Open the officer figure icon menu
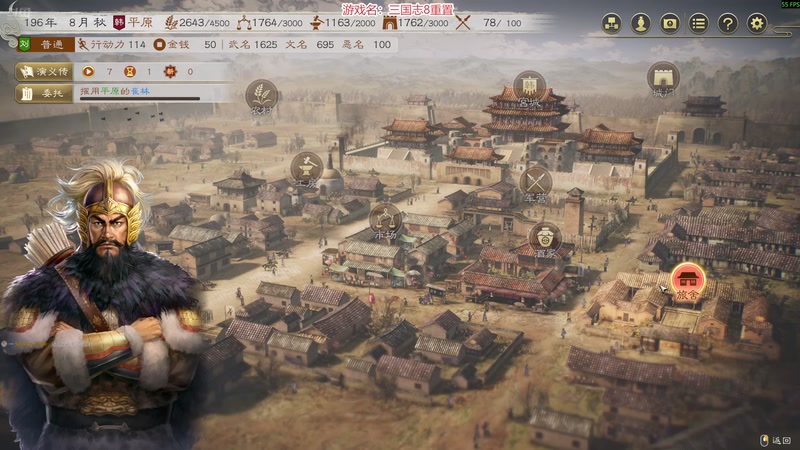The width and height of the screenshot is (800, 450). (641, 23)
